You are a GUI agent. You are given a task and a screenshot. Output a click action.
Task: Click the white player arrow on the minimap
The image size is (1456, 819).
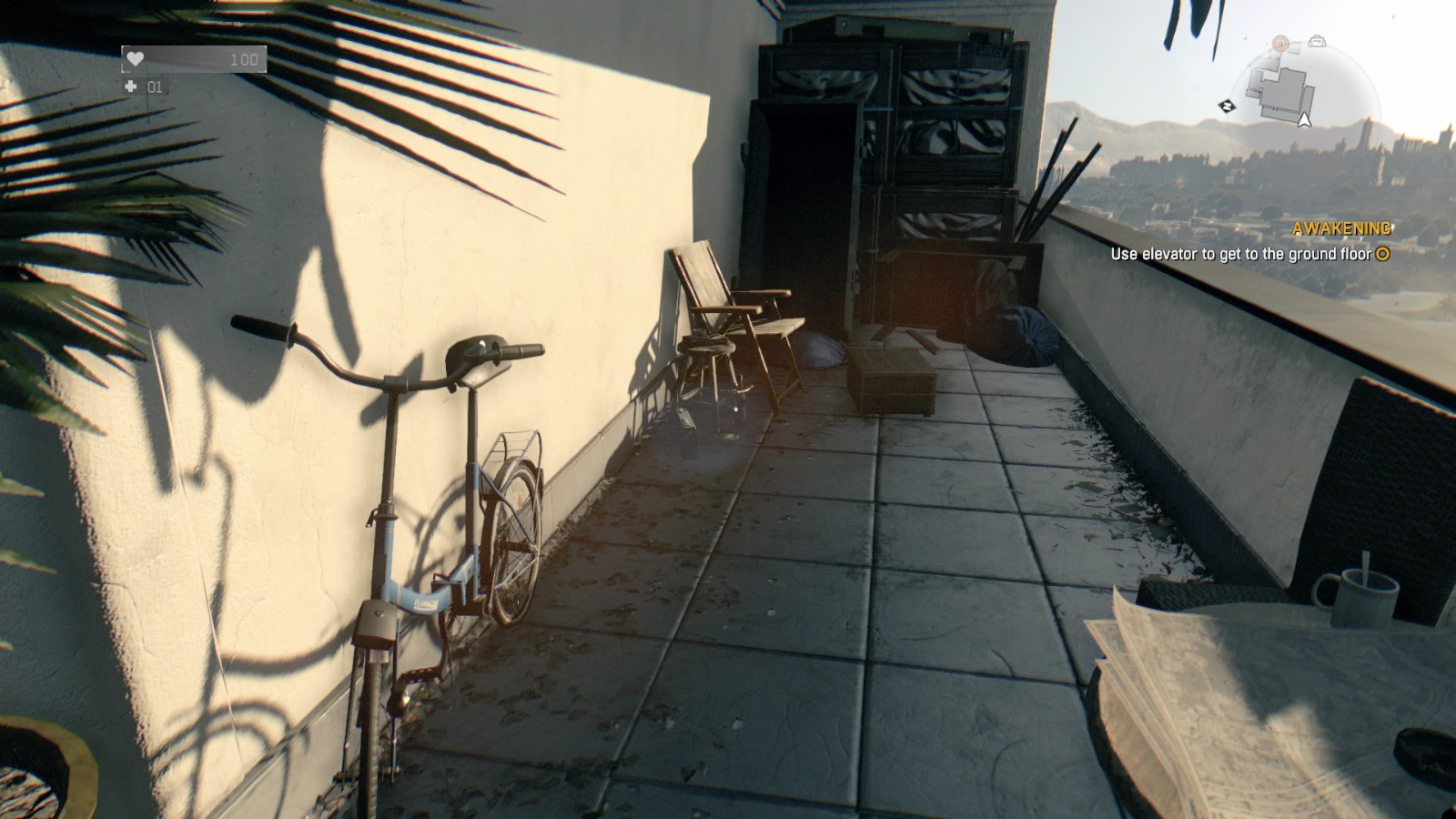pyautogui.click(x=1304, y=120)
